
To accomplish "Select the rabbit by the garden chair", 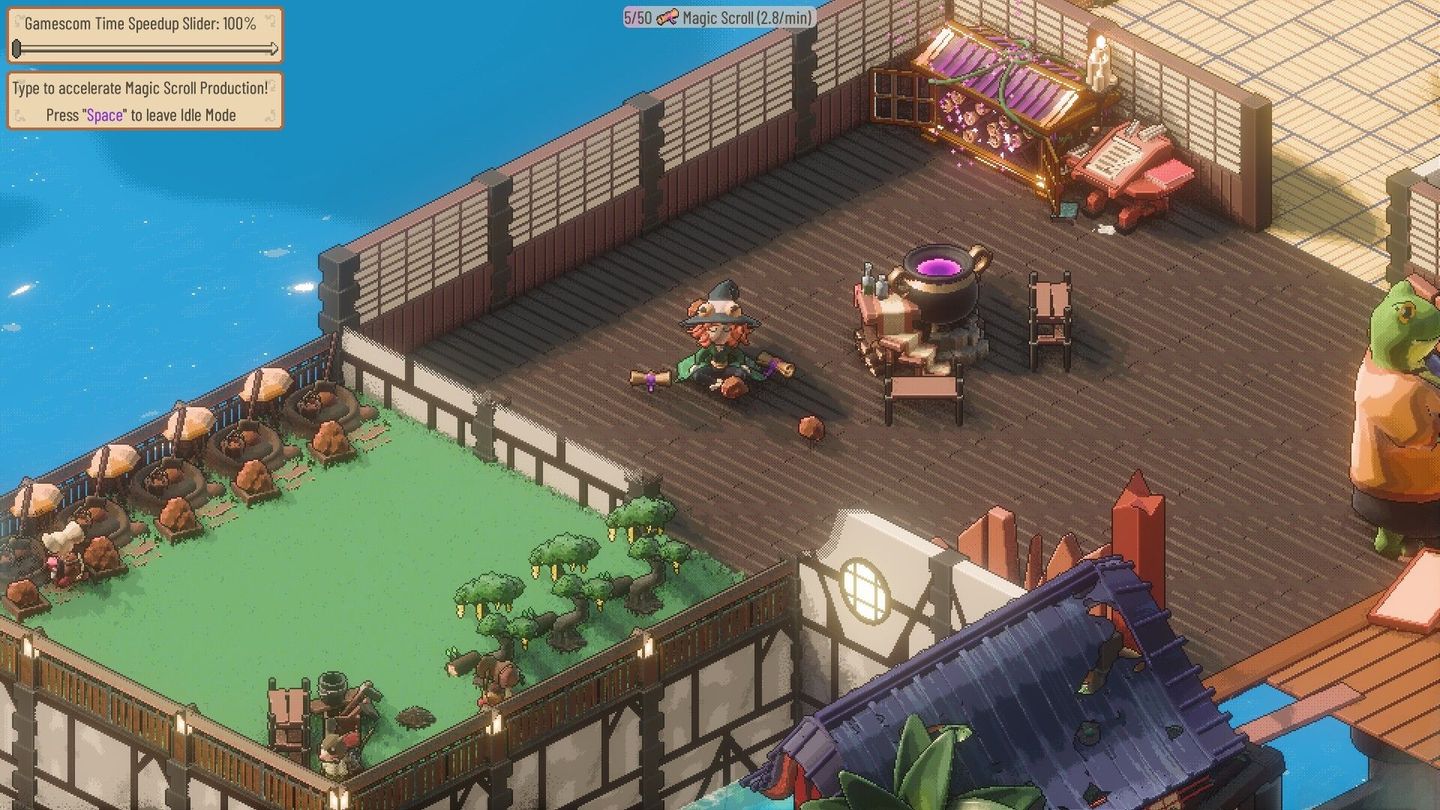I will click(x=333, y=757).
